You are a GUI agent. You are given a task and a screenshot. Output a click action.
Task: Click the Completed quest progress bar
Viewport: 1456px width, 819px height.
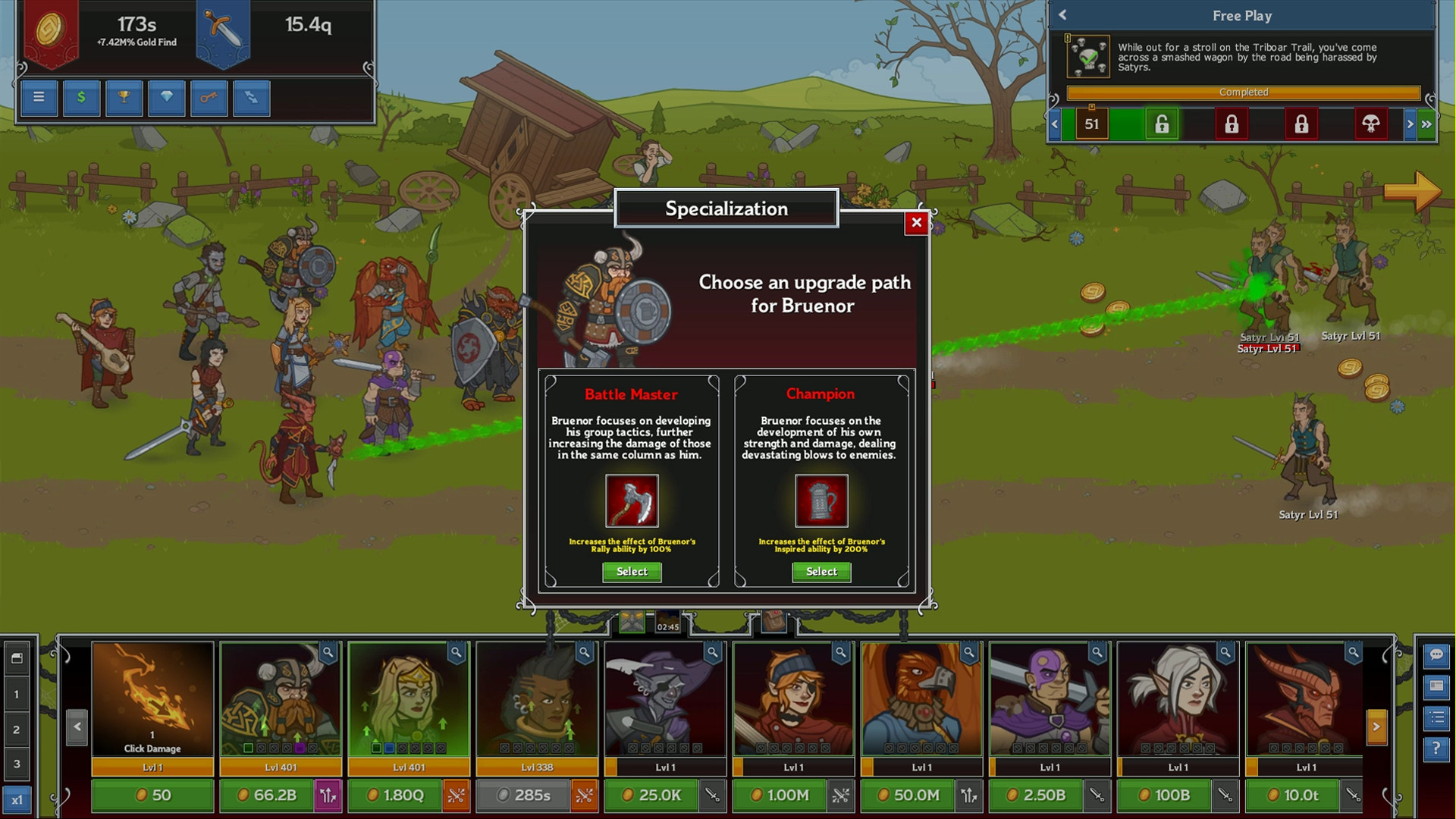click(x=1244, y=92)
